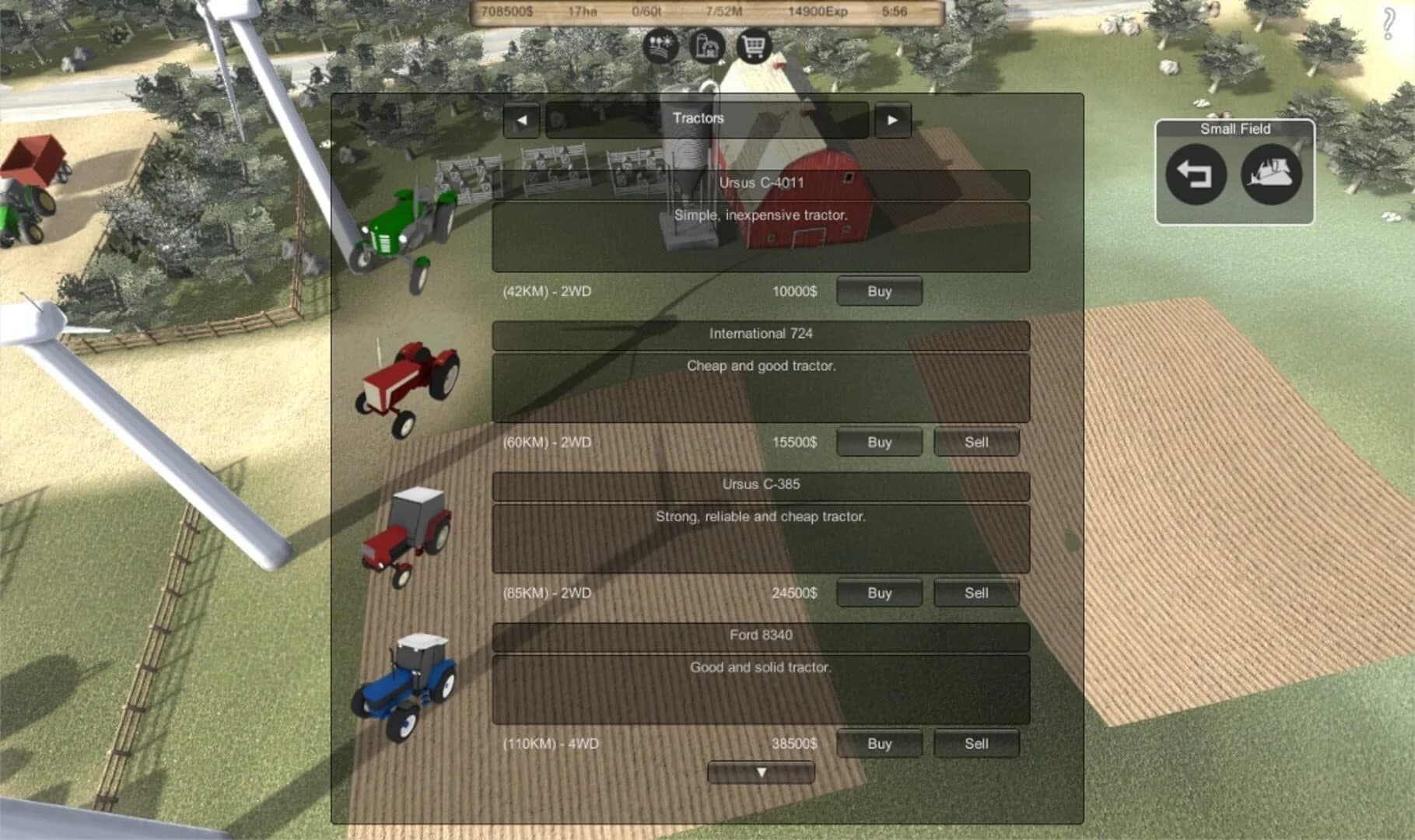Click the Ursus C-385 tractor preview

coord(405,537)
